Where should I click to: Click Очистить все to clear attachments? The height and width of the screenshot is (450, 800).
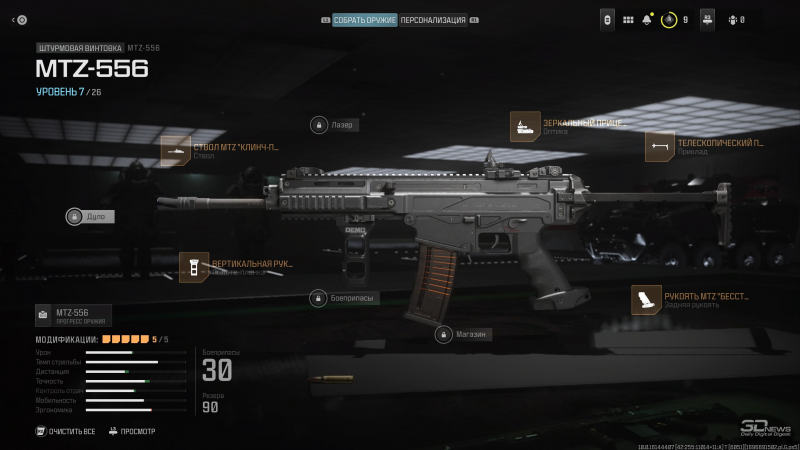66,431
